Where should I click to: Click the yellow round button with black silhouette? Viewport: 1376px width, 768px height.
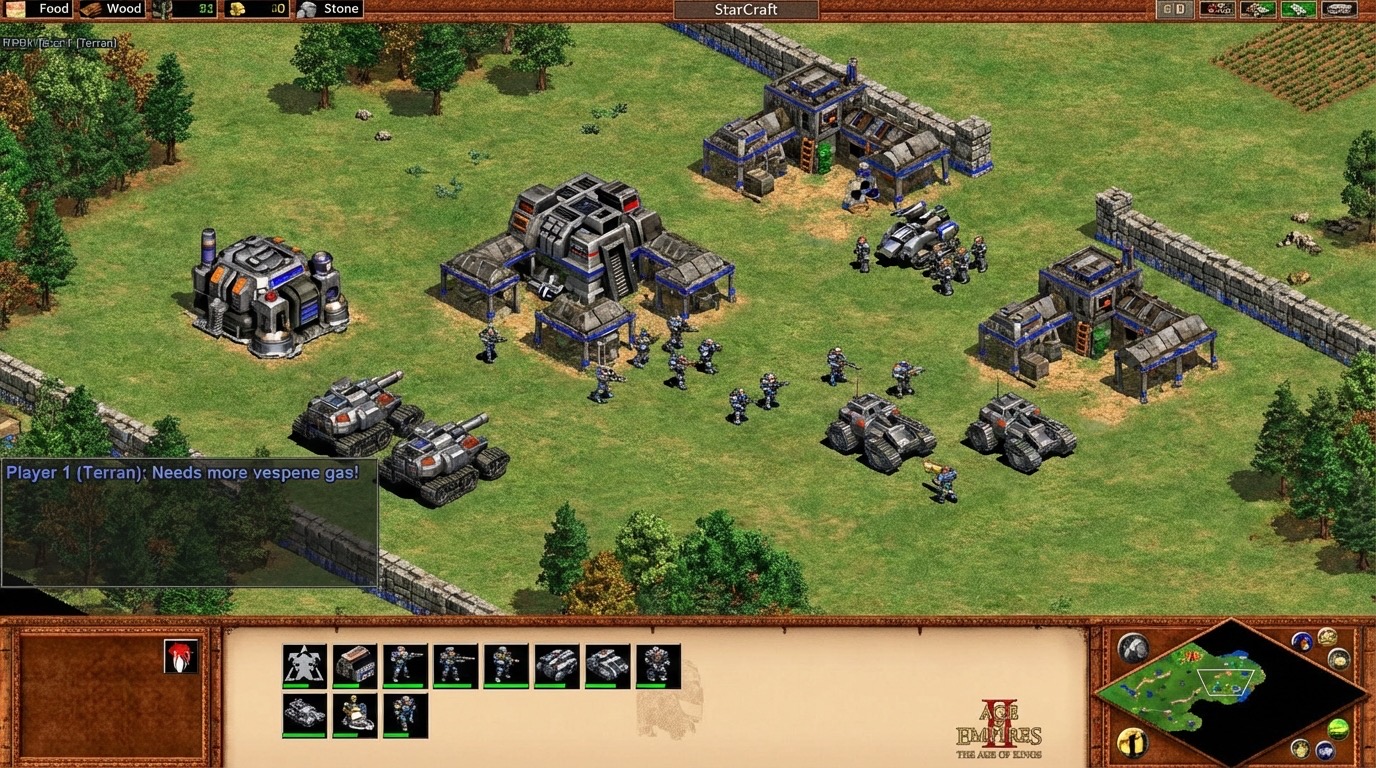coord(1132,743)
